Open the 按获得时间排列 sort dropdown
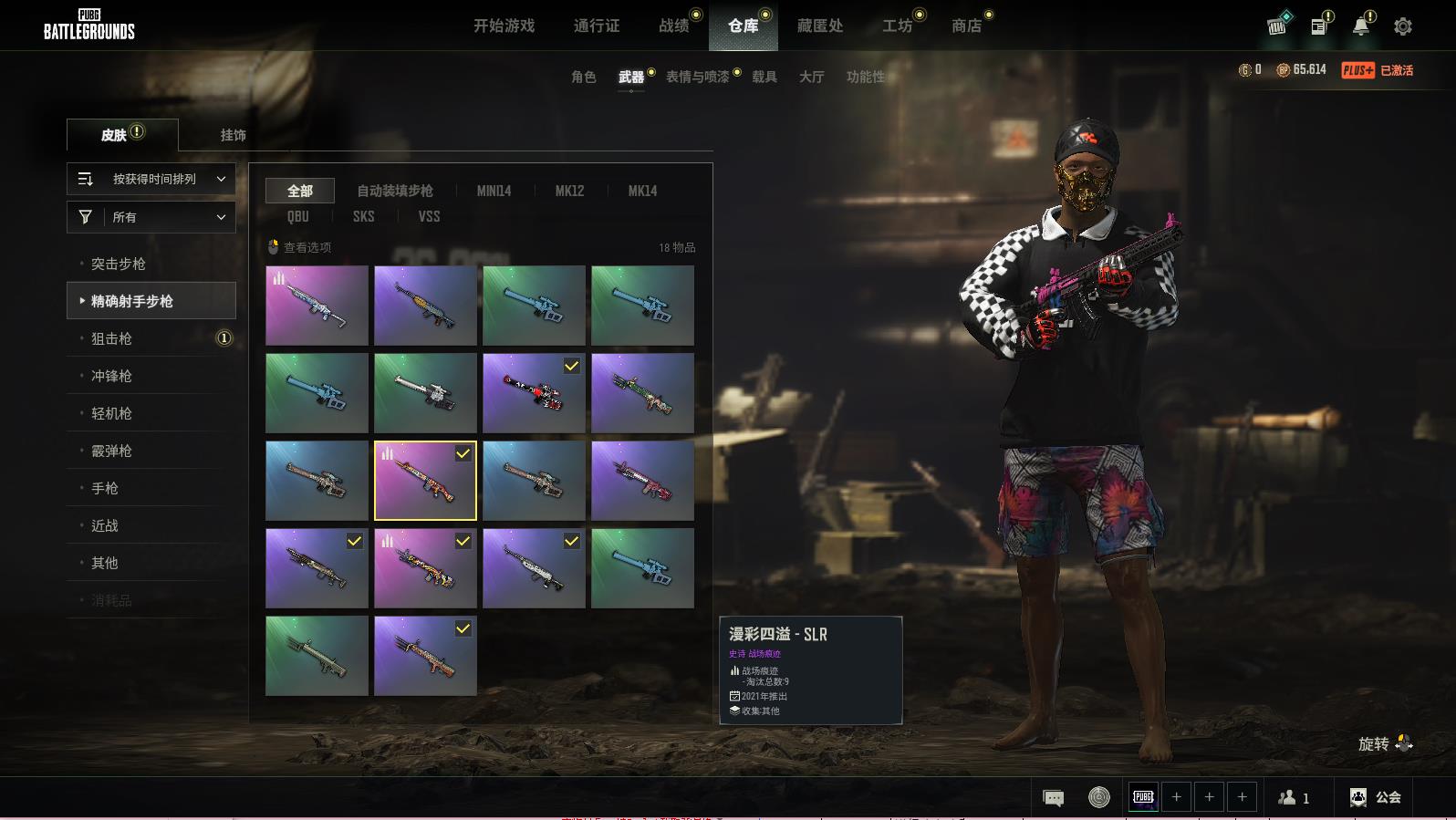The image size is (1456, 820). pyautogui.click(x=151, y=179)
